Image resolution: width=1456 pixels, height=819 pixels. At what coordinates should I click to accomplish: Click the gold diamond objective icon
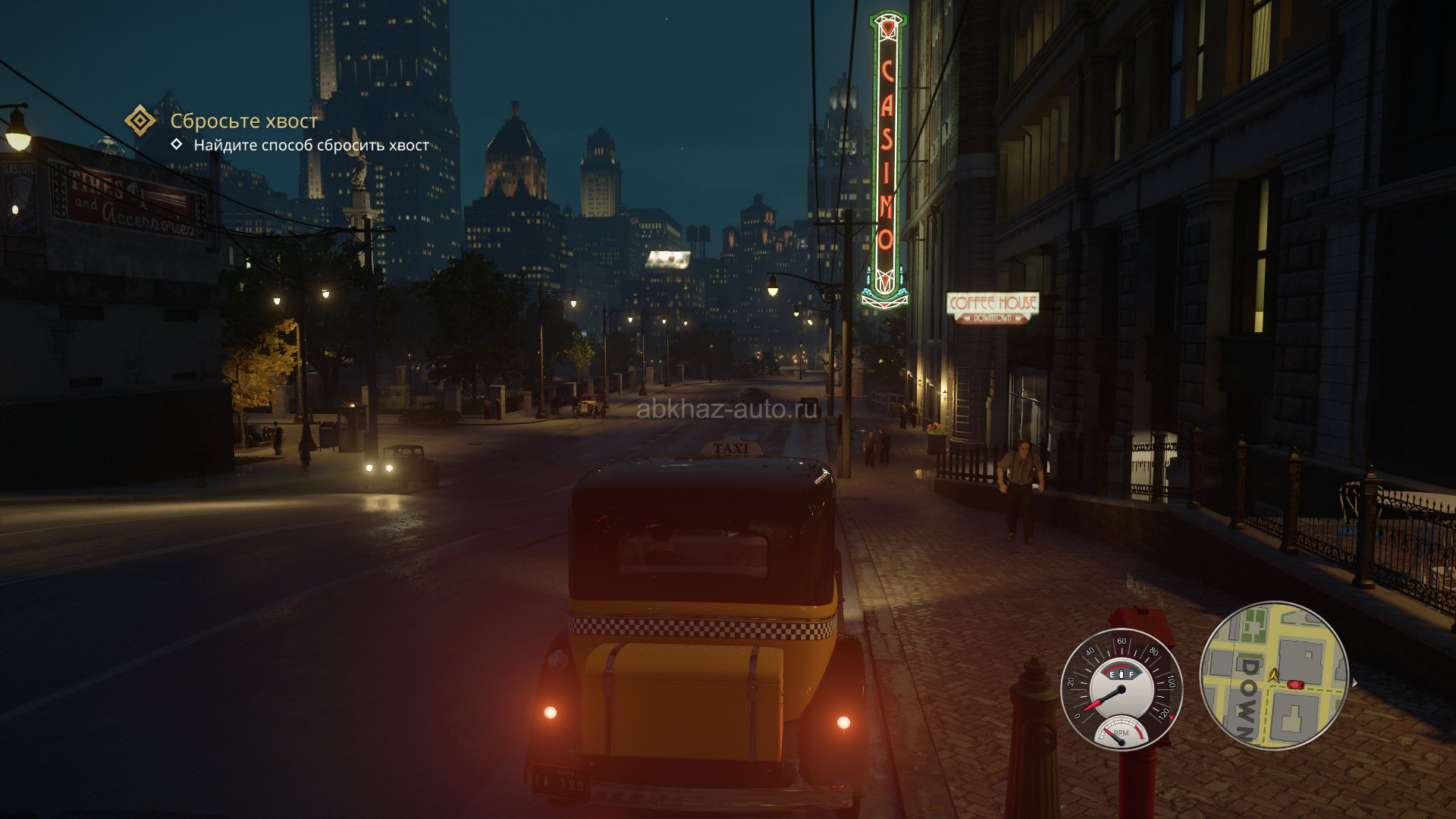(140, 121)
